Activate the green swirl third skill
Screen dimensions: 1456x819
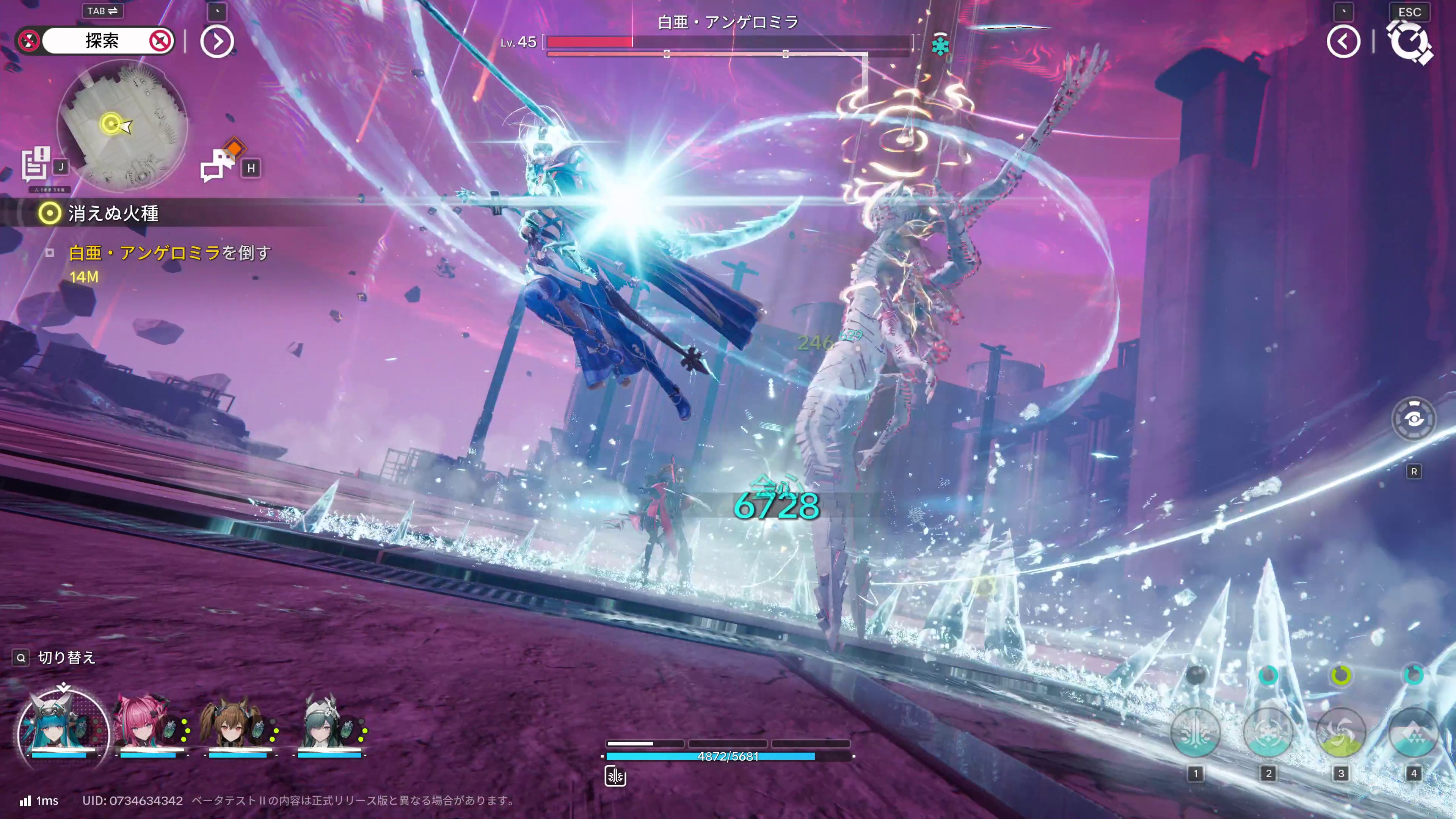[x=1341, y=733]
